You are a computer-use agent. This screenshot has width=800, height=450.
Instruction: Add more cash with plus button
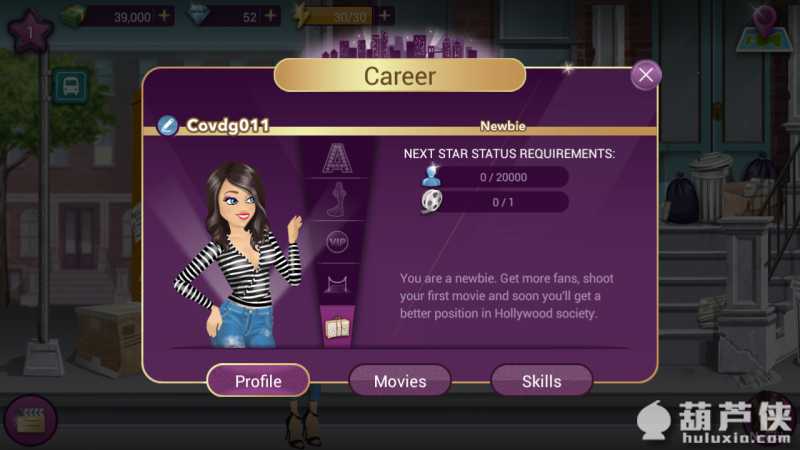coord(165,16)
